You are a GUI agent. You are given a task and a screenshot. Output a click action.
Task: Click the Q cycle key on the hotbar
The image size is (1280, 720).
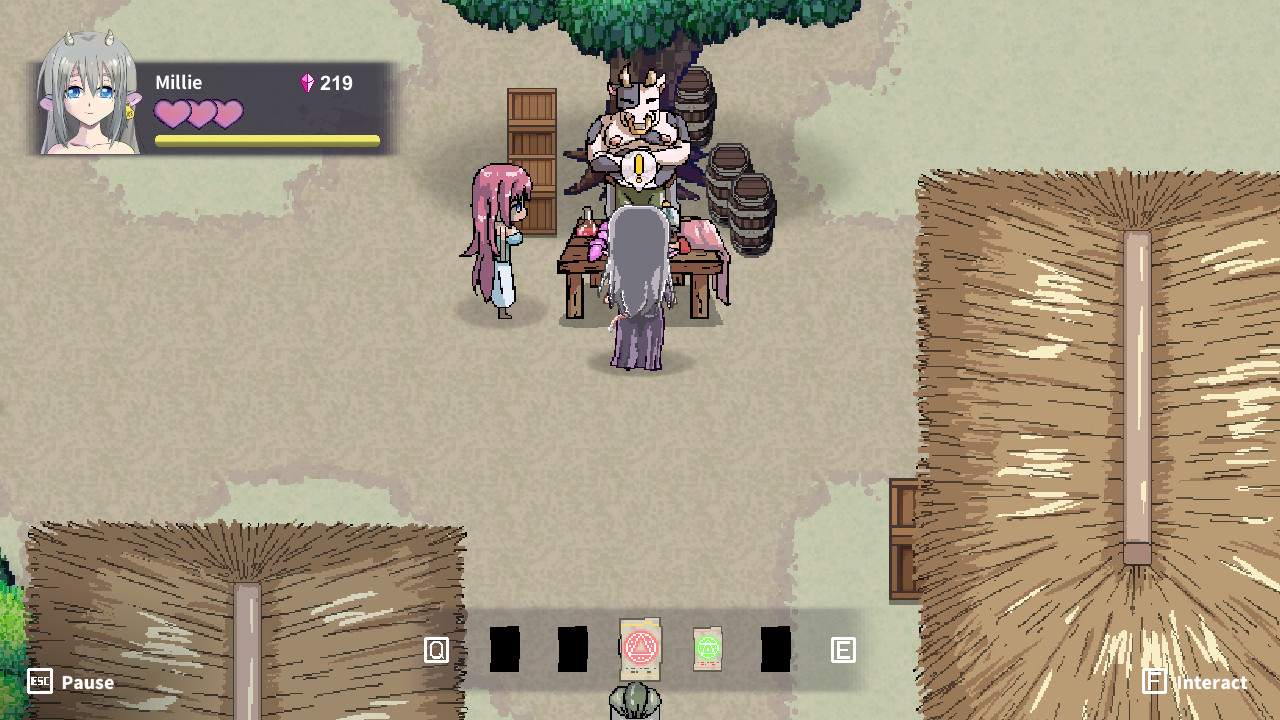(435, 649)
